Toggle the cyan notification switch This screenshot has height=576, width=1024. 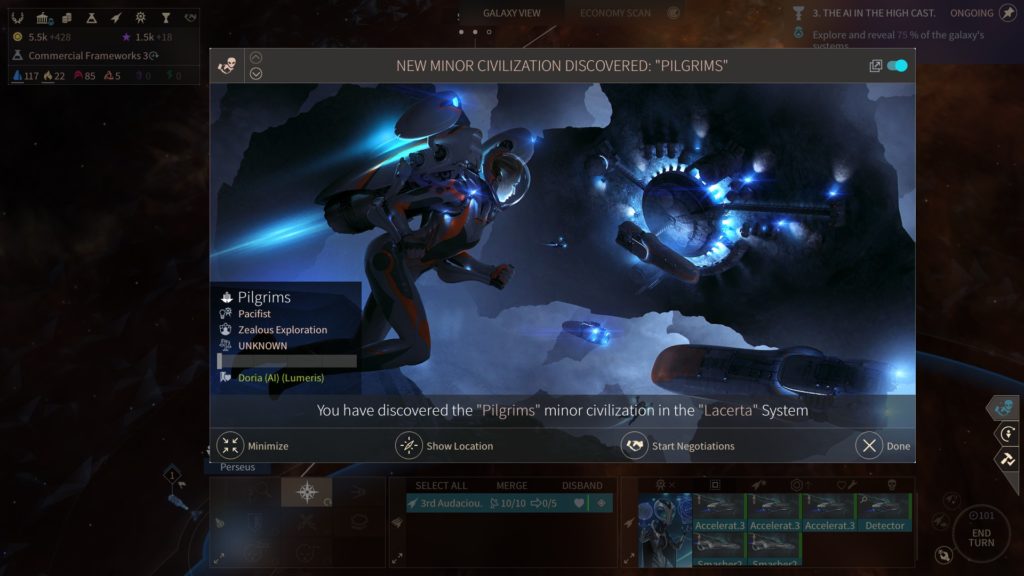897,66
